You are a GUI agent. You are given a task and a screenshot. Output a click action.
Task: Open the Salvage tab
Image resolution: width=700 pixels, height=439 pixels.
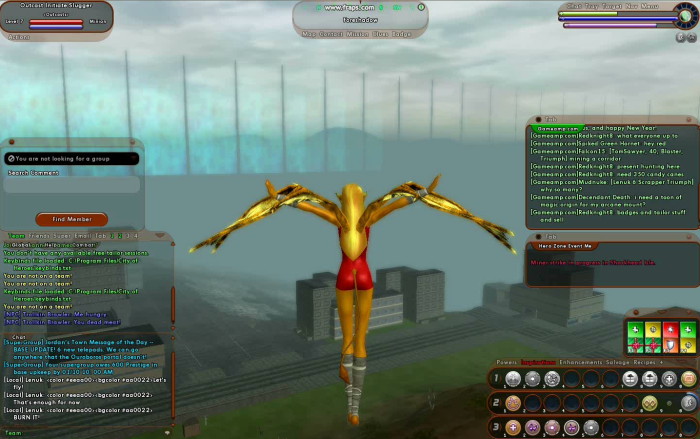pos(618,363)
